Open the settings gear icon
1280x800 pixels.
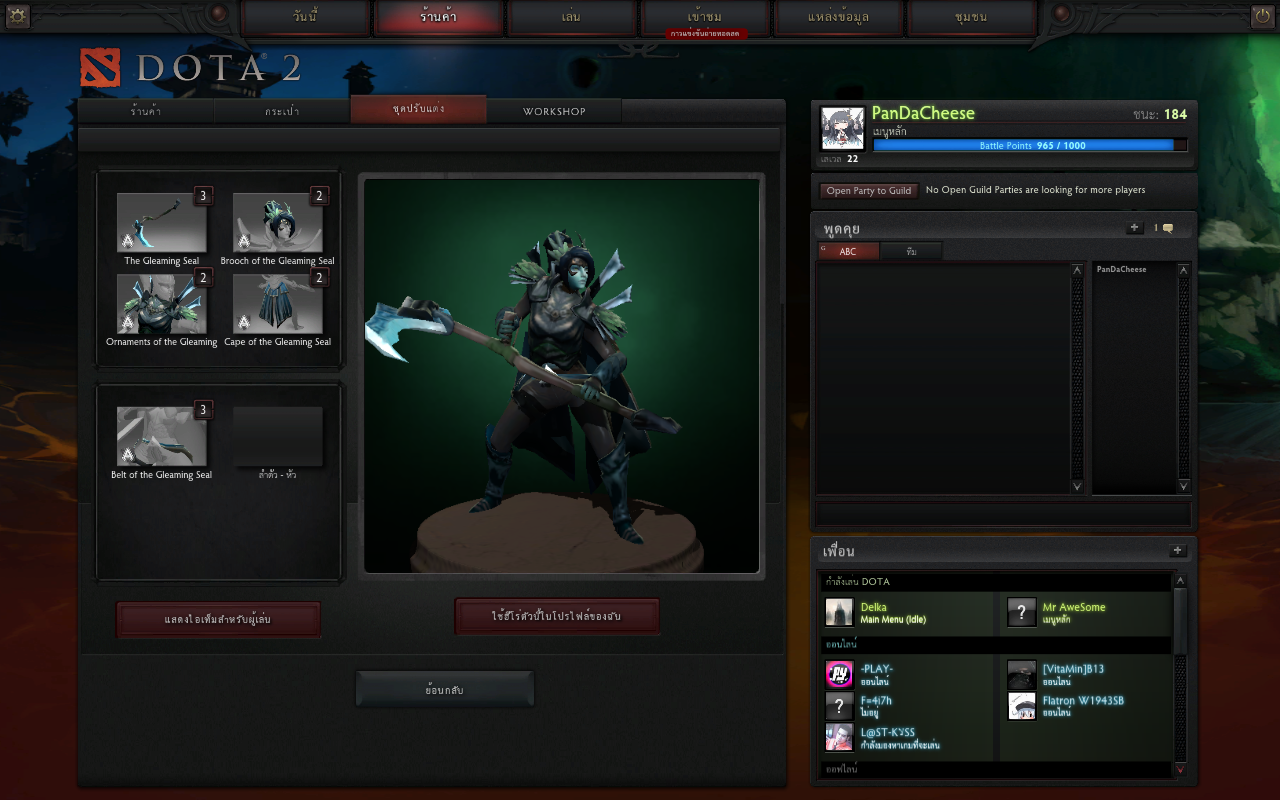click(x=18, y=16)
